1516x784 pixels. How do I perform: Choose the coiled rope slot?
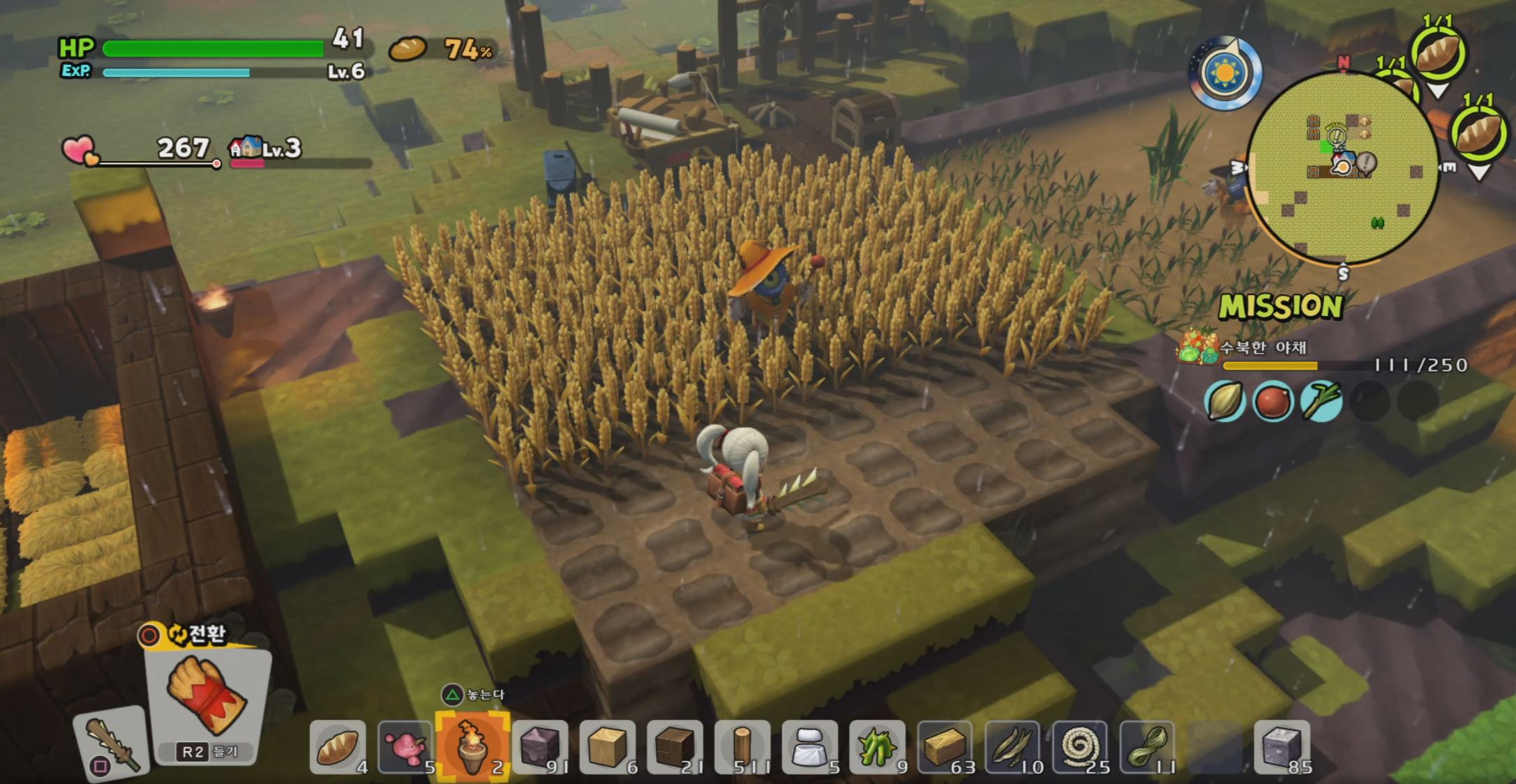[x=1079, y=748]
